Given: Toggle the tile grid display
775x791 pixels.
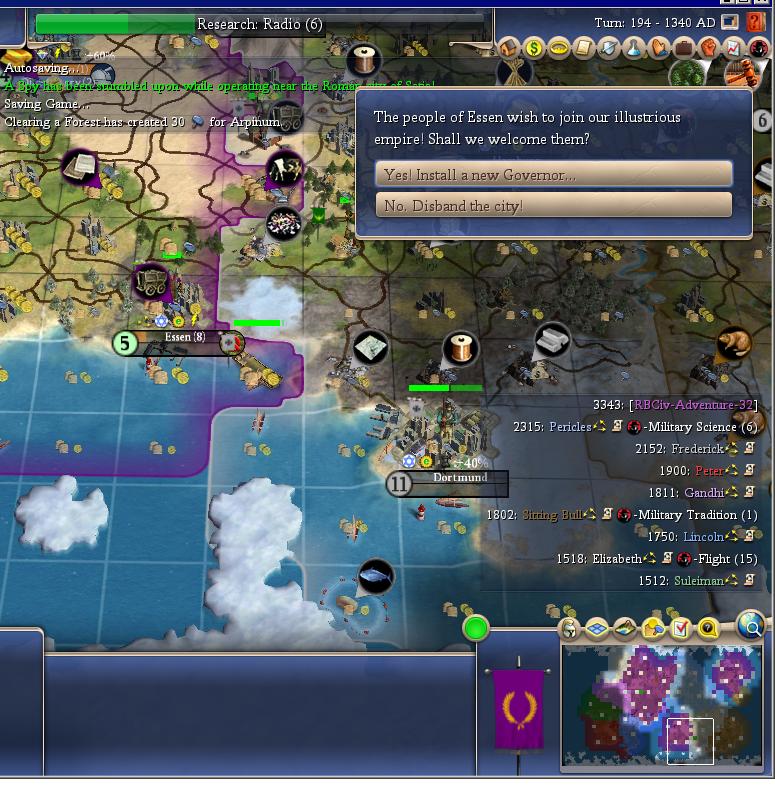Looking at the screenshot, I should point(597,628).
